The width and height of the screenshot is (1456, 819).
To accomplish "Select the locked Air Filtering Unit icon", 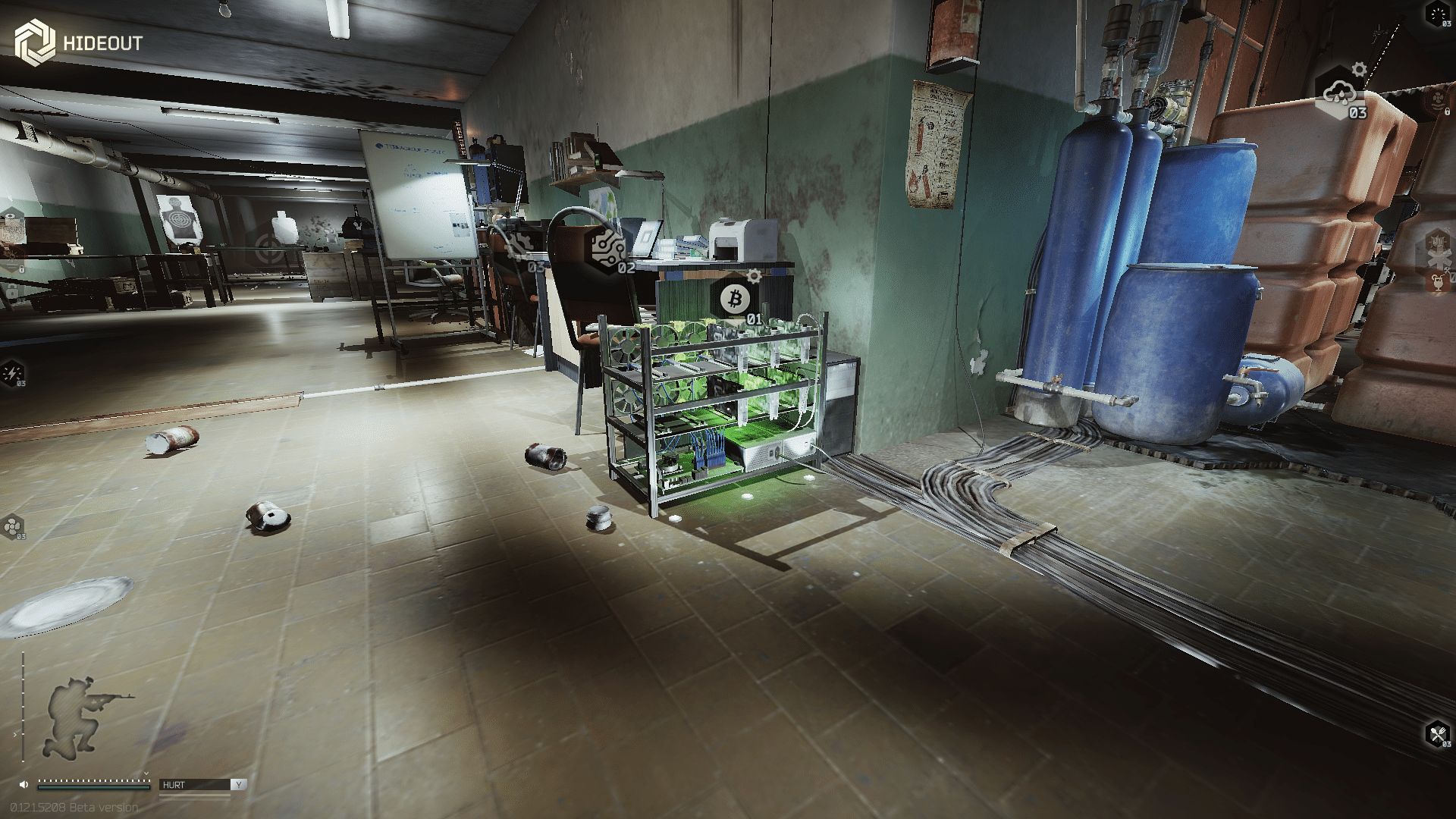I will click(1436, 101).
